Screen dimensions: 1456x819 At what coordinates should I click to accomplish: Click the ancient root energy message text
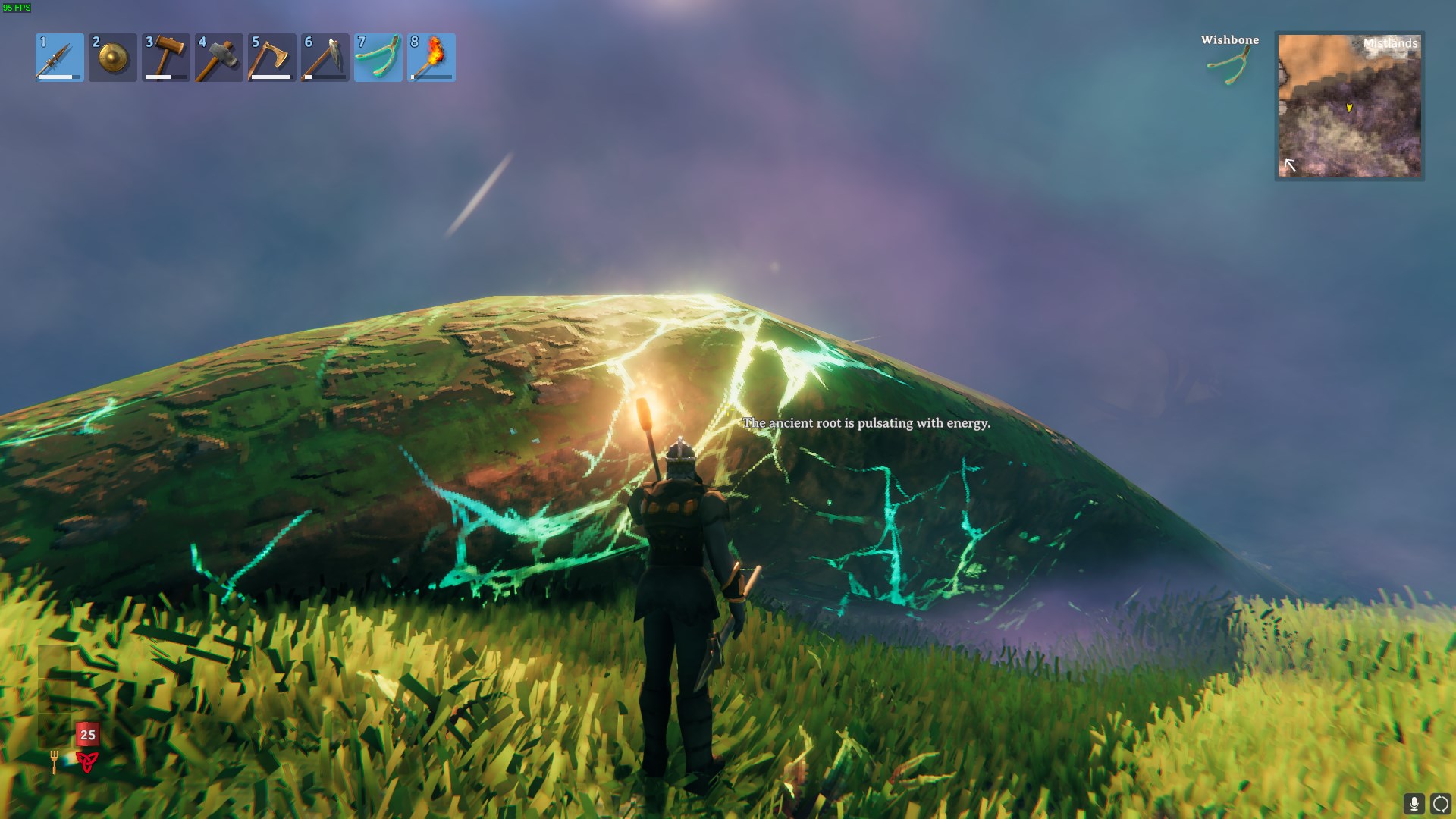coord(867,423)
